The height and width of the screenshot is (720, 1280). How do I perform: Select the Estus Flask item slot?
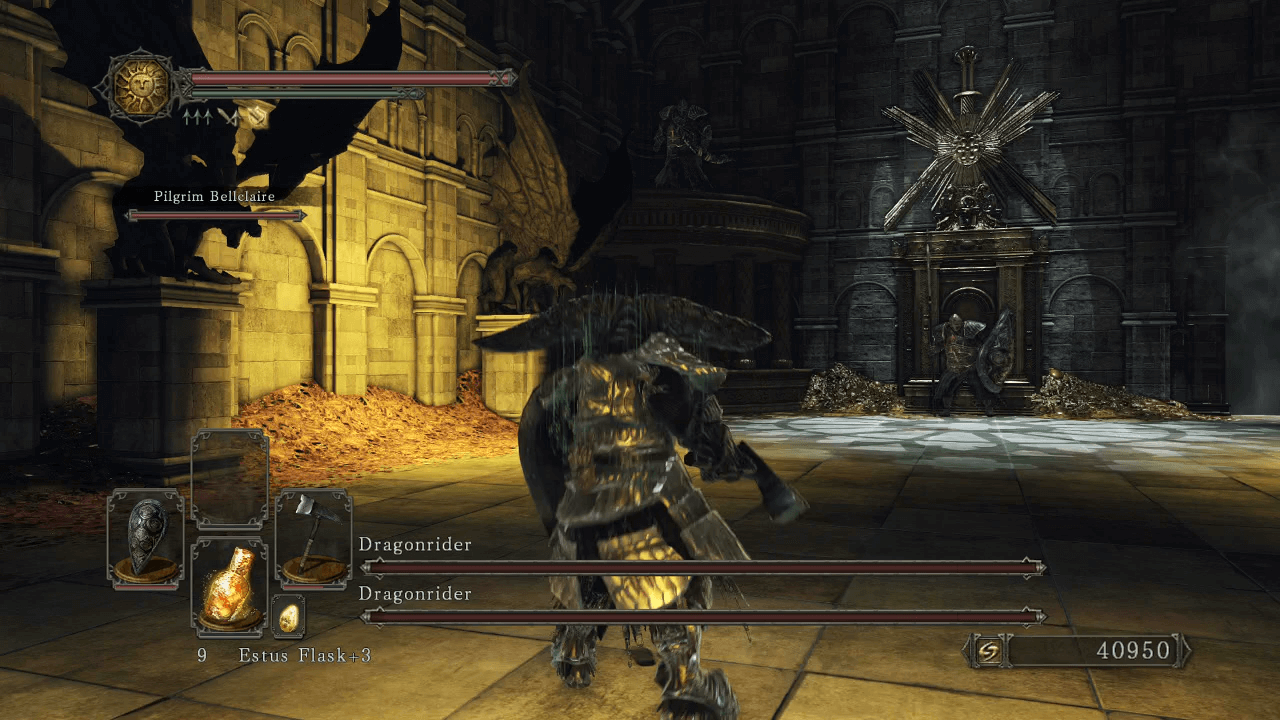229,586
